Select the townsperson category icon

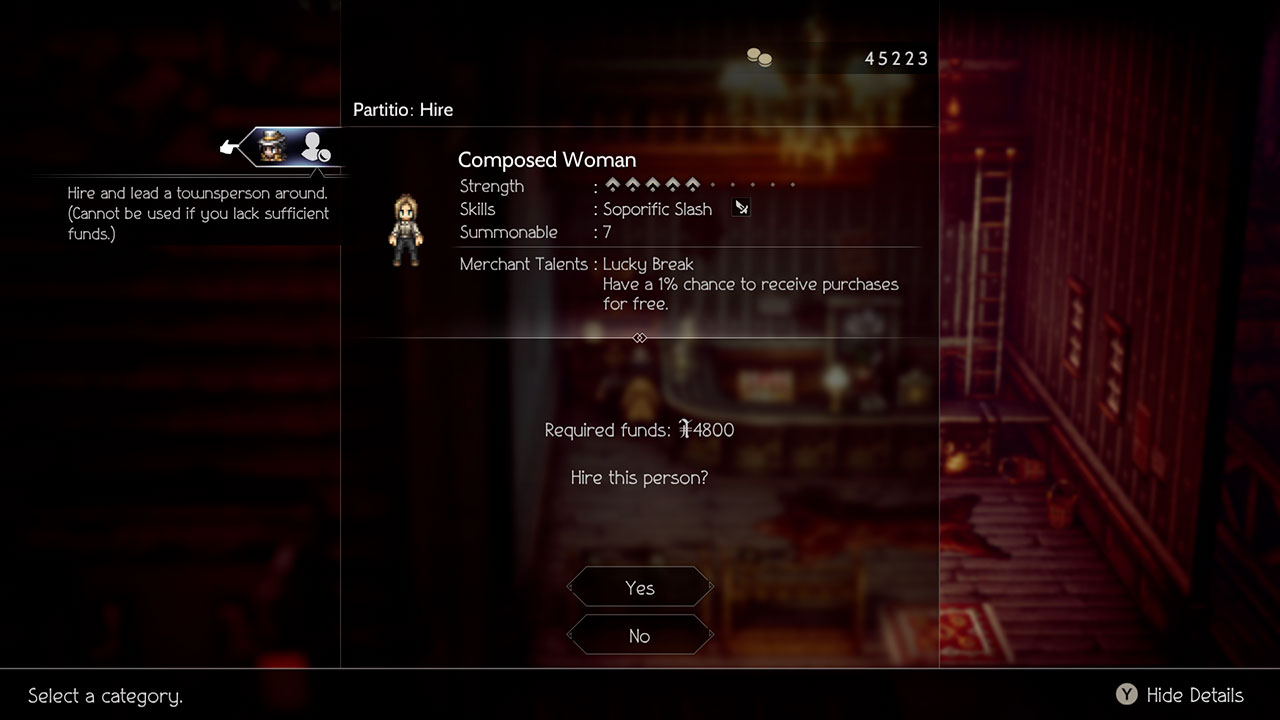315,148
